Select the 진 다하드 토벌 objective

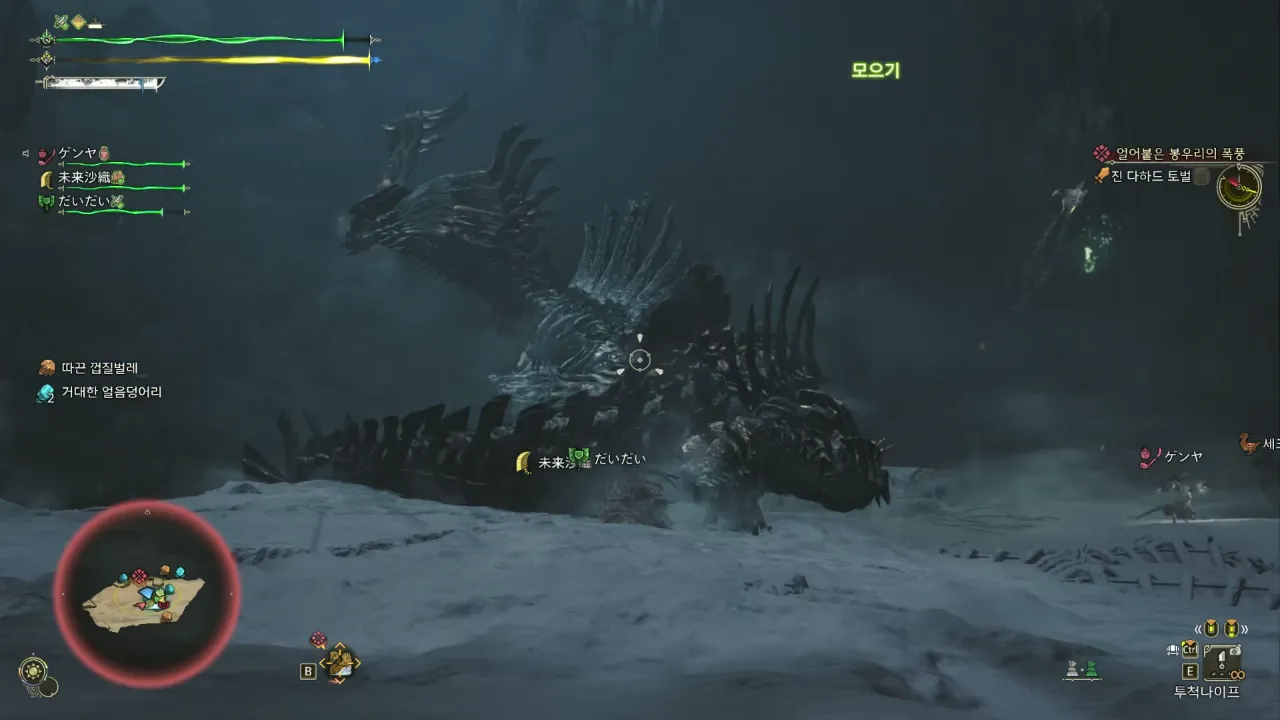point(1150,176)
